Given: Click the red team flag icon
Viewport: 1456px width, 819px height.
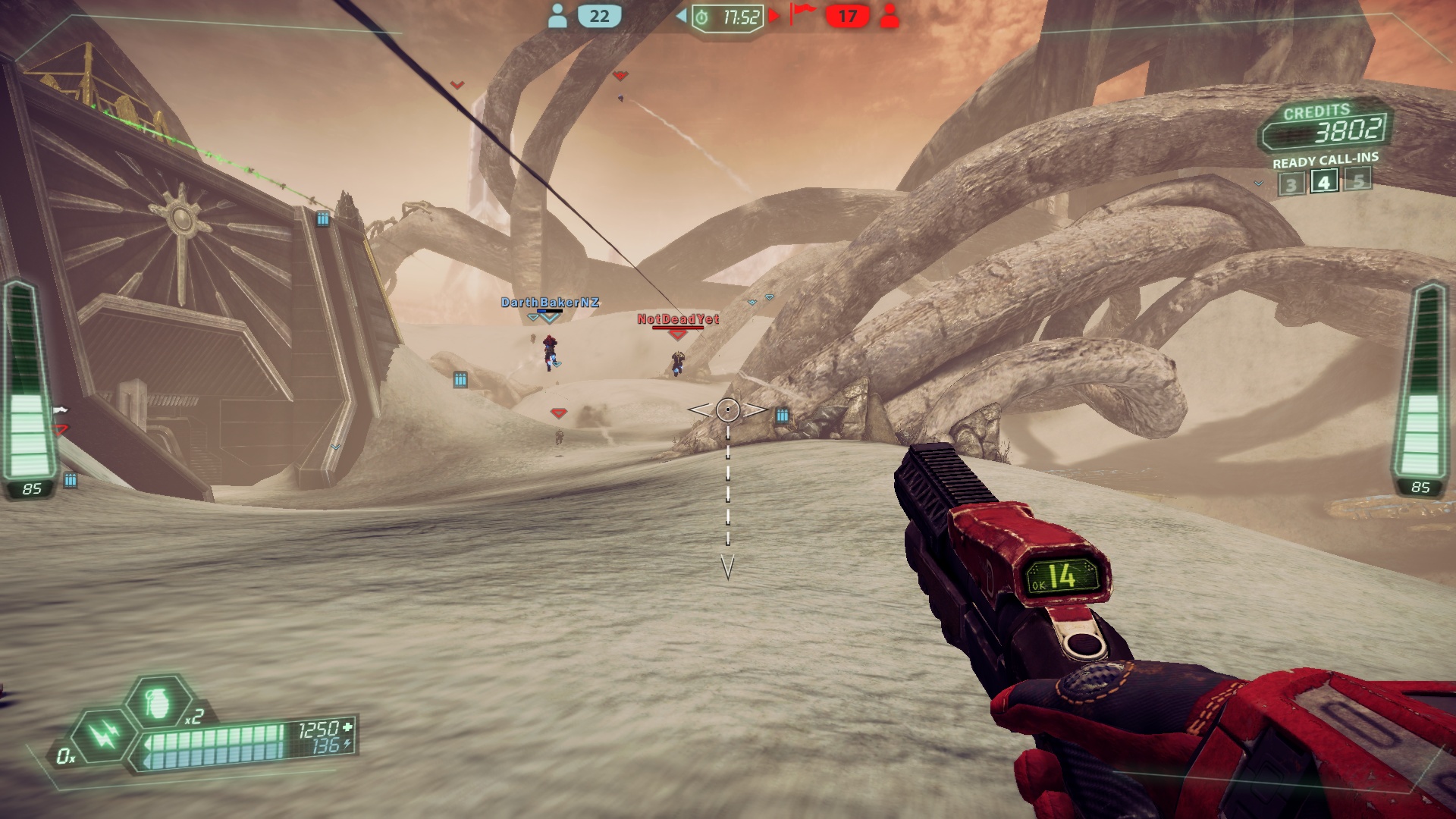Looking at the screenshot, I should pos(802,14).
